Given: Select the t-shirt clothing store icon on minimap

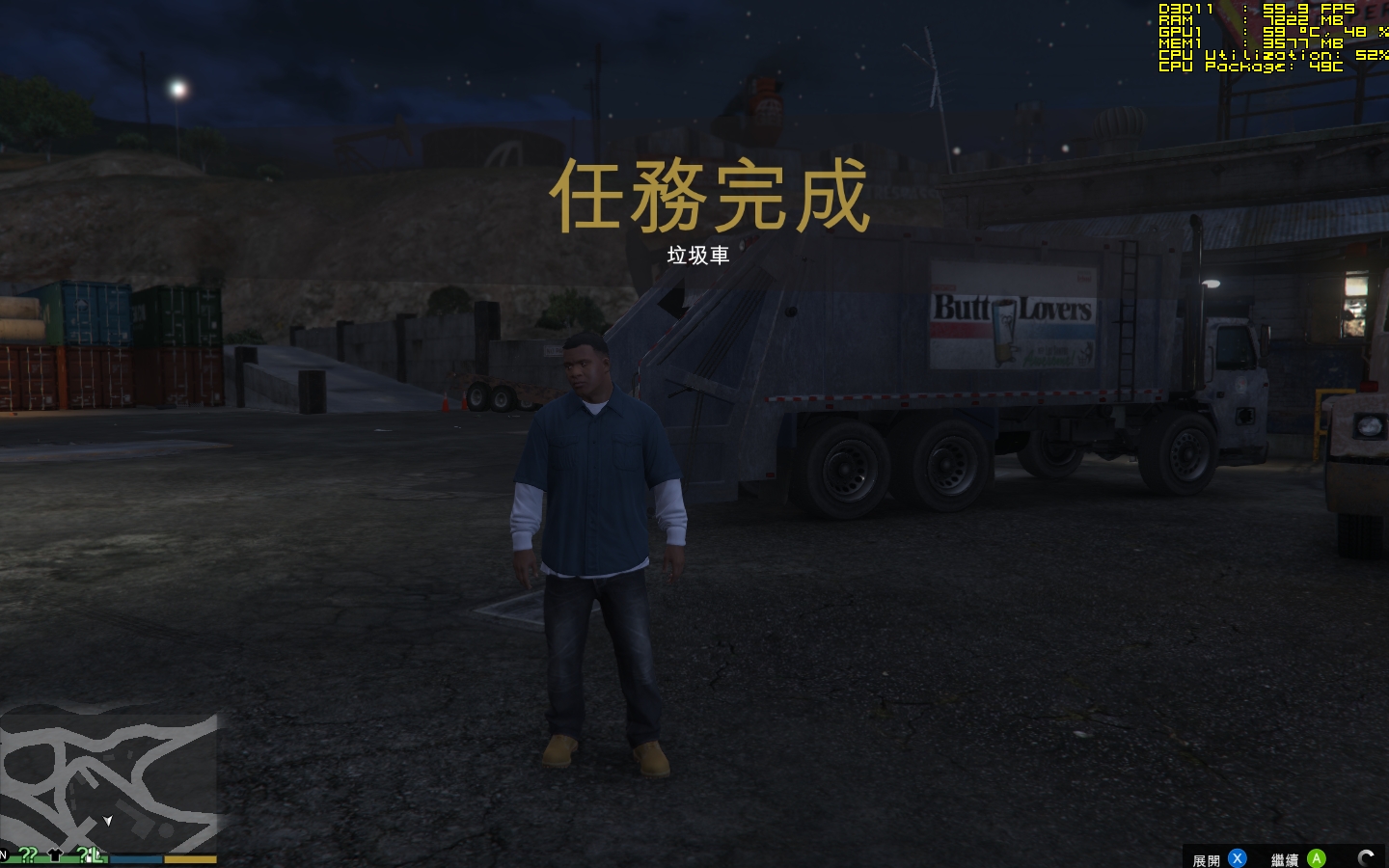Looking at the screenshot, I should tap(55, 854).
